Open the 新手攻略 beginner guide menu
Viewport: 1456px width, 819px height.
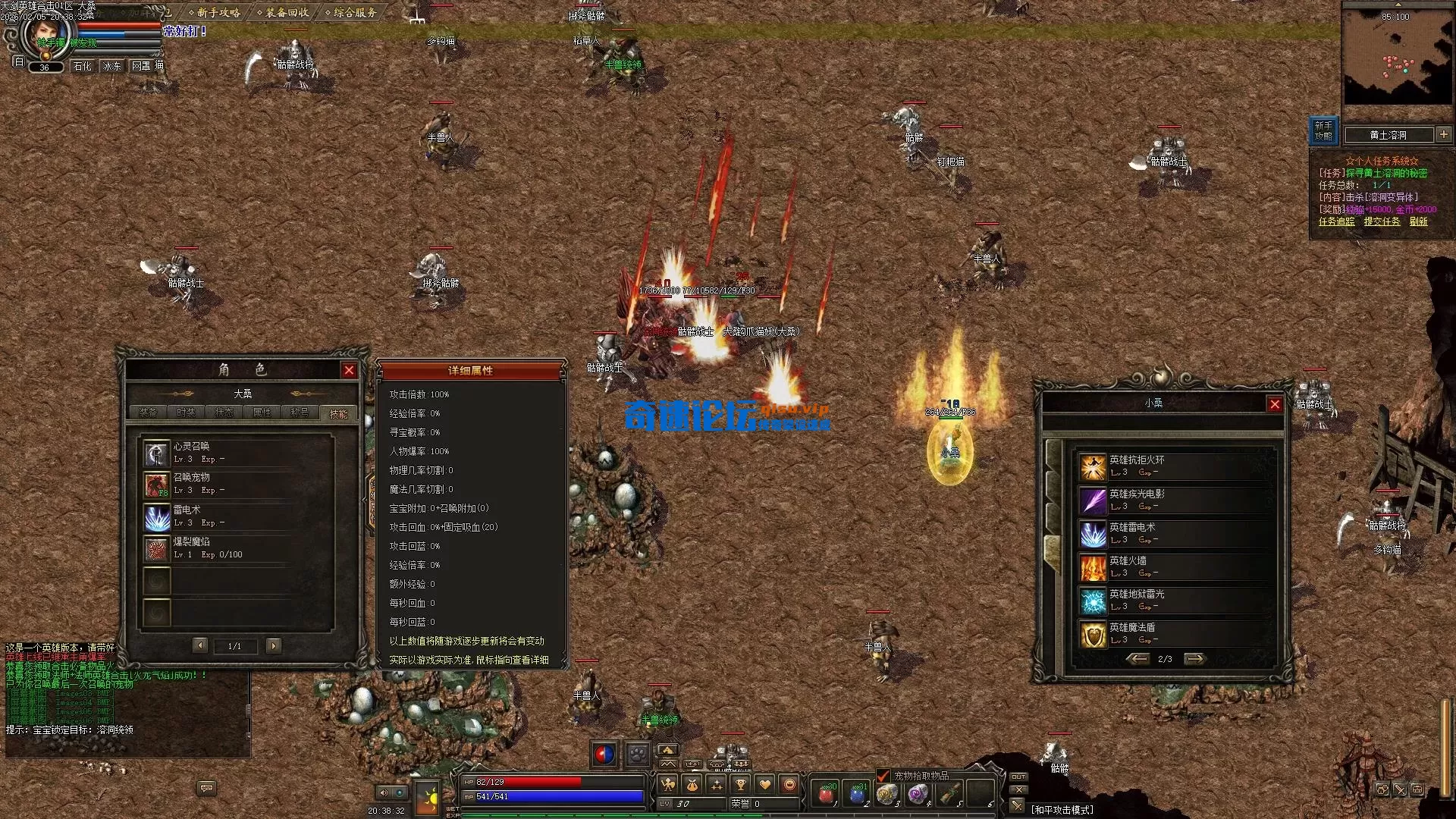coord(217,12)
